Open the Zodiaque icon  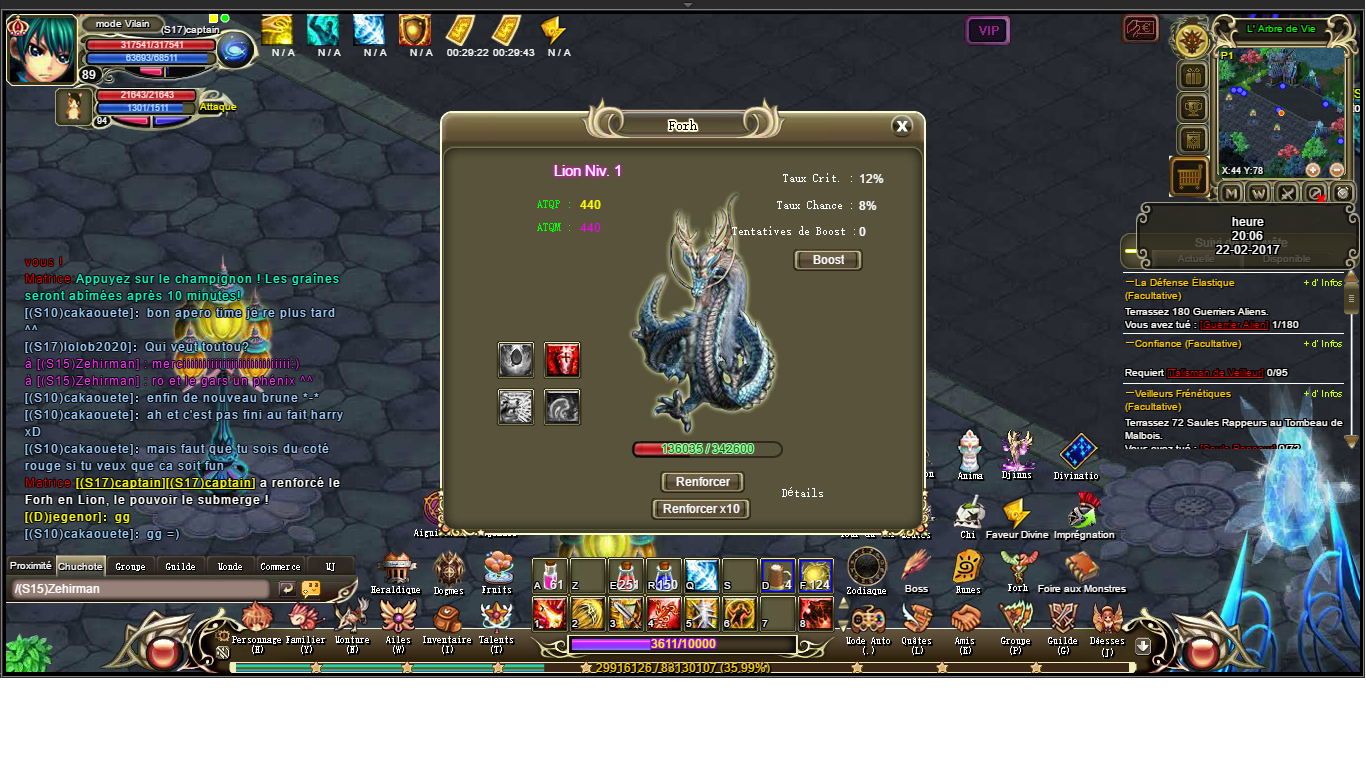[x=866, y=568]
